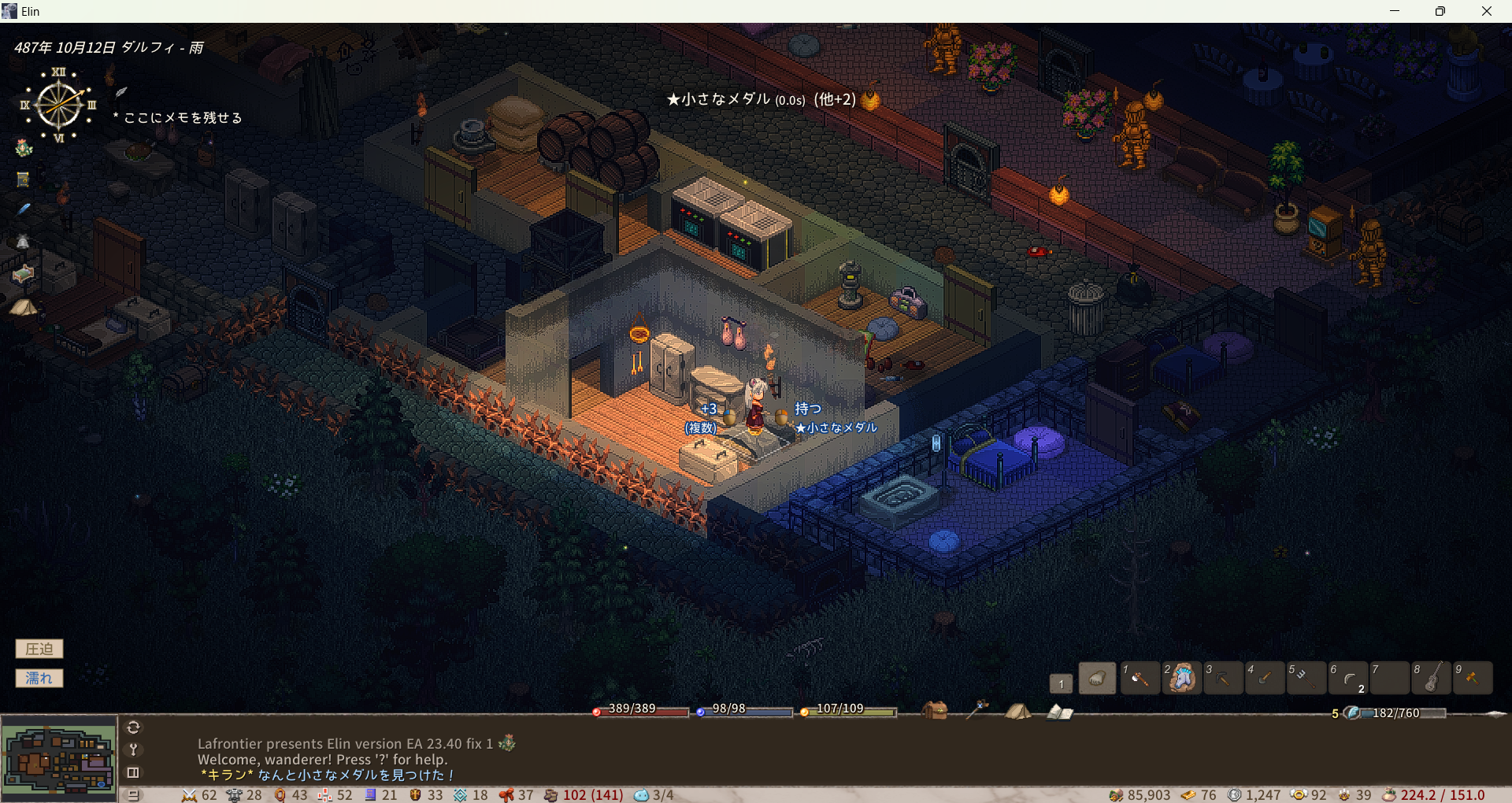Select the bare hand glove slot
The width and height of the screenshot is (1512, 803).
point(1097,678)
